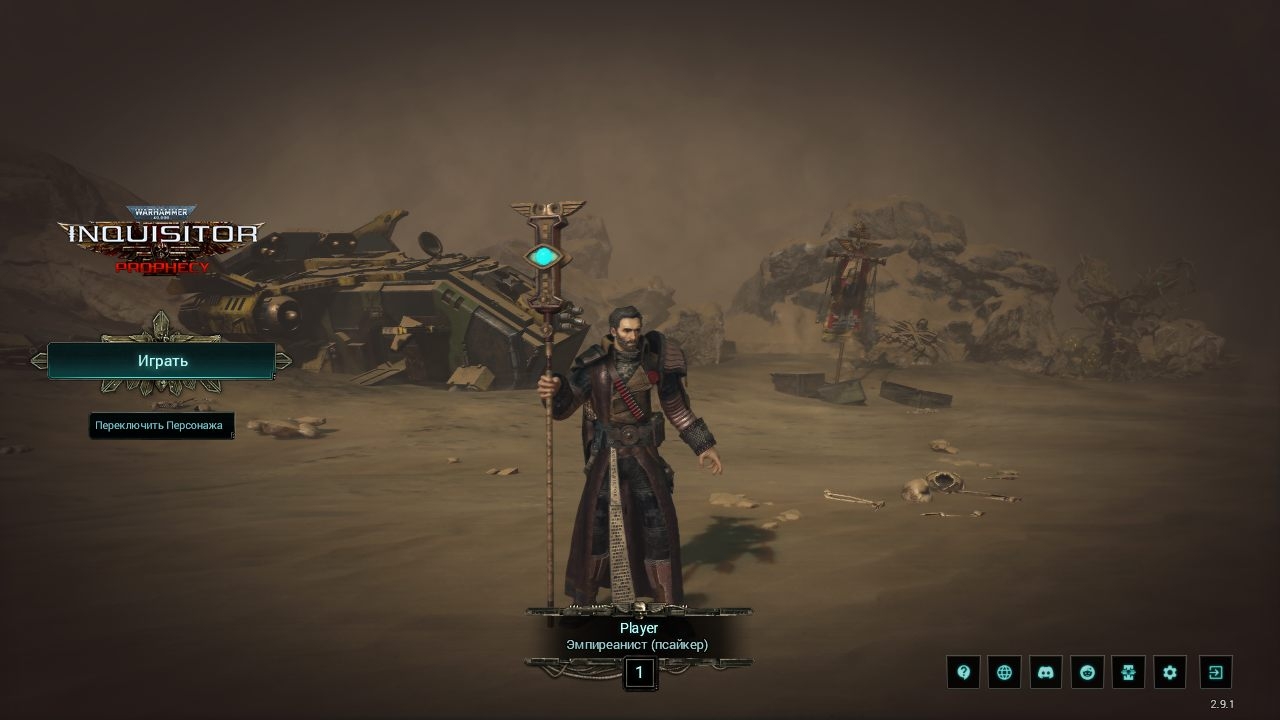Screen dimensions: 1280x720
Task: Open the gear settings menu
Action: 1170,672
